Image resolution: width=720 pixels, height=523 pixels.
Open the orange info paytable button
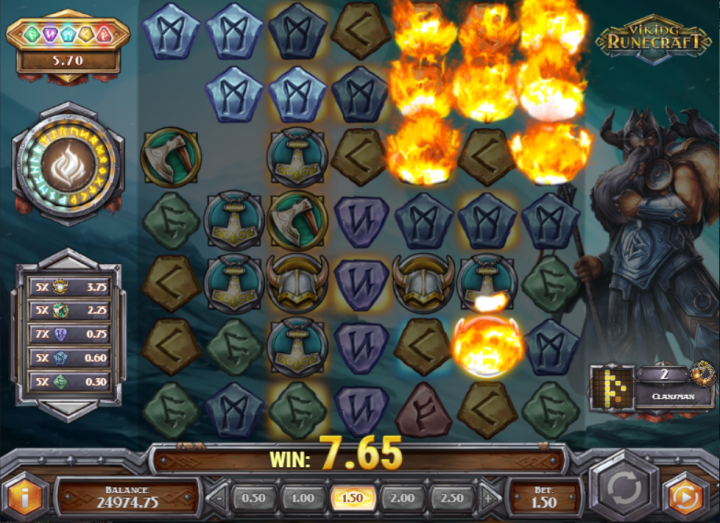[25, 495]
